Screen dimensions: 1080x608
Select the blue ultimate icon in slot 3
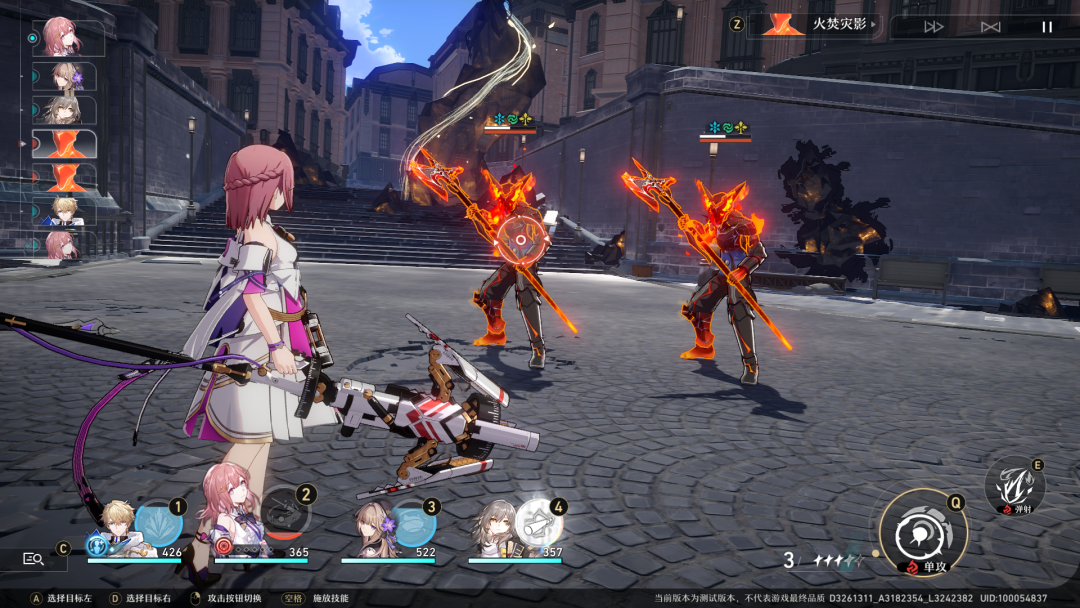(x=412, y=523)
